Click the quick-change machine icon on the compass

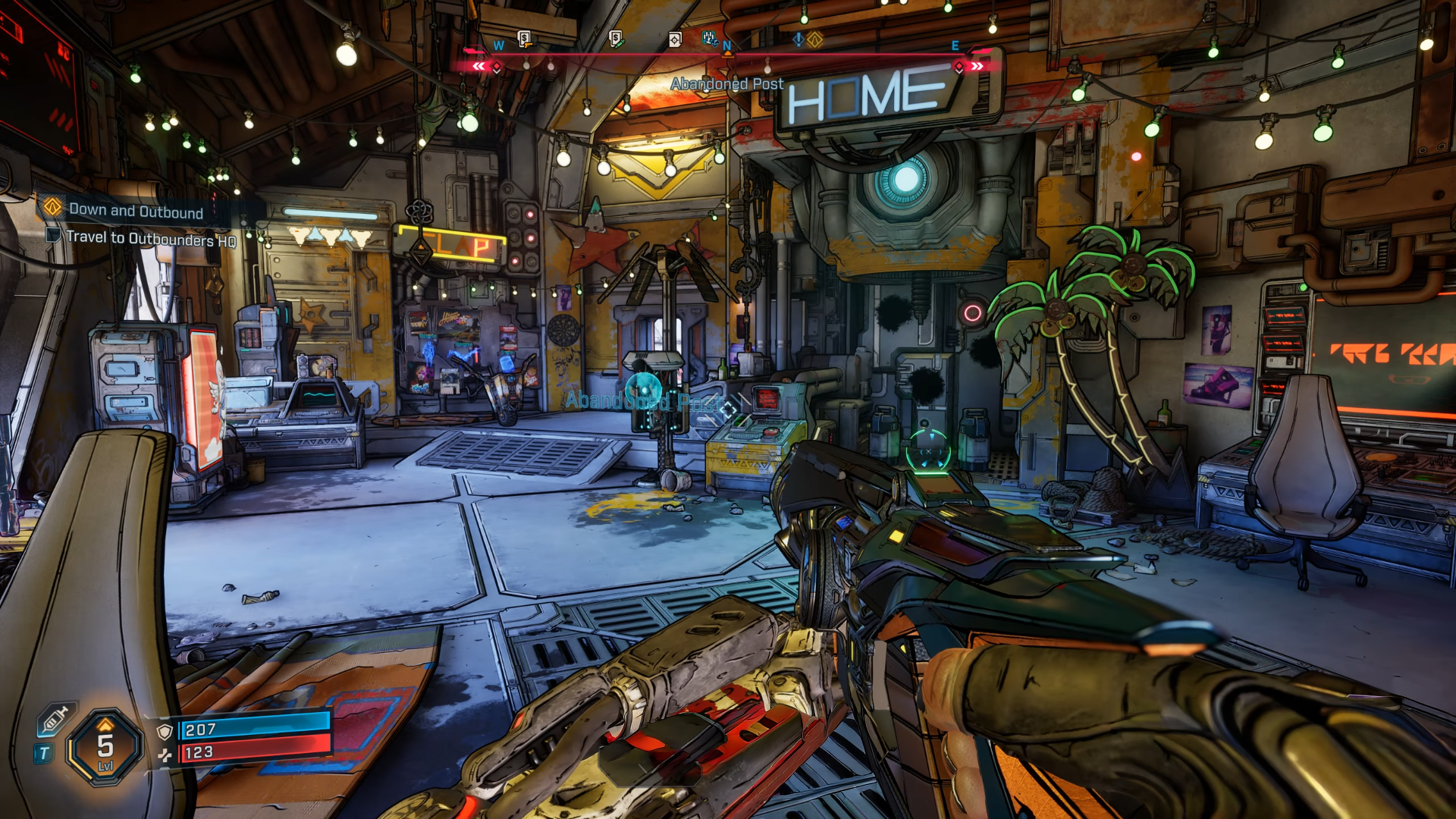pos(709,36)
